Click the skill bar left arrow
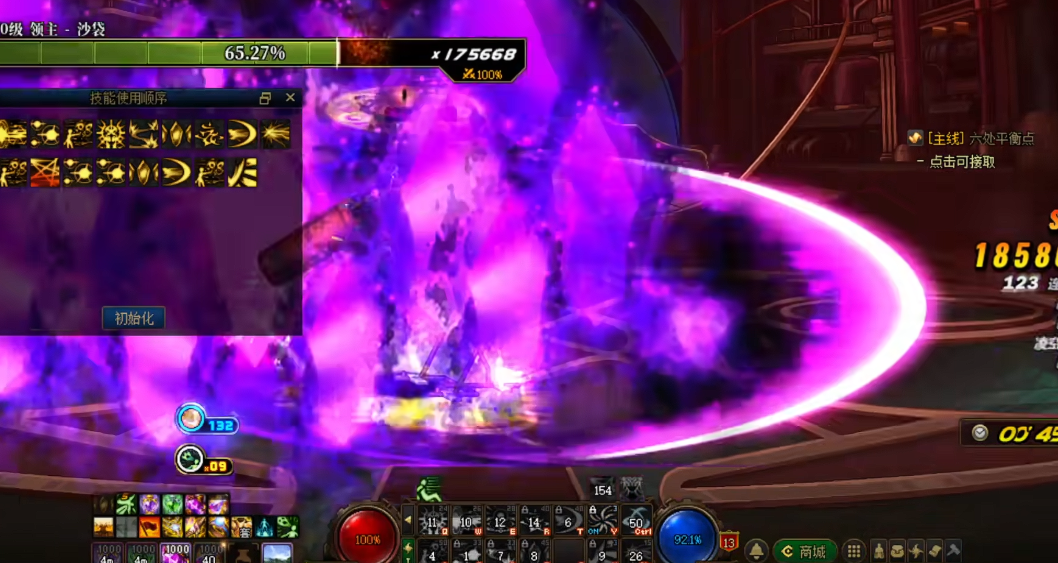This screenshot has width=1058, height=563. 407,520
